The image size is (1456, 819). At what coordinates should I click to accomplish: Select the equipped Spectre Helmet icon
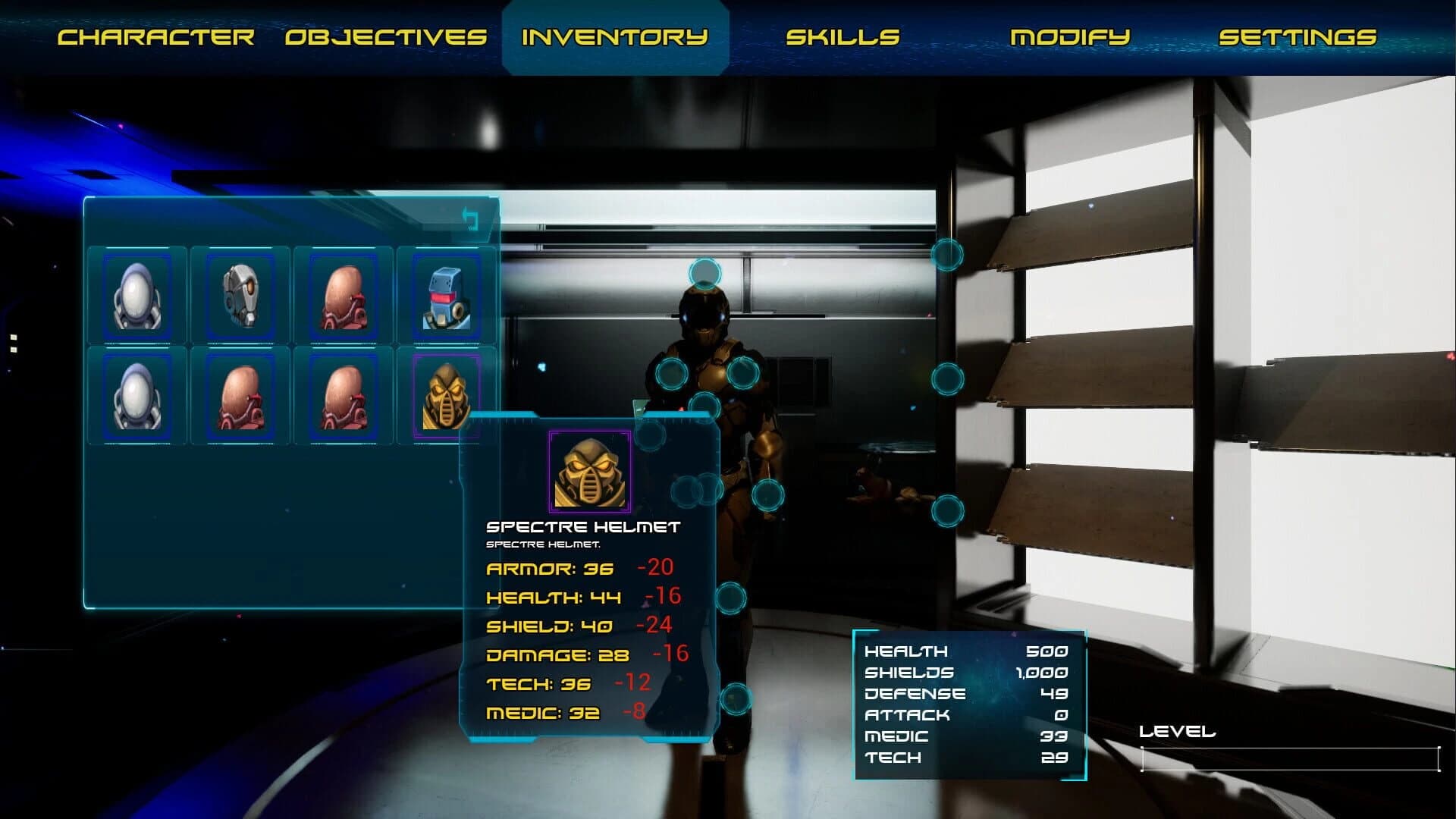[x=444, y=396]
